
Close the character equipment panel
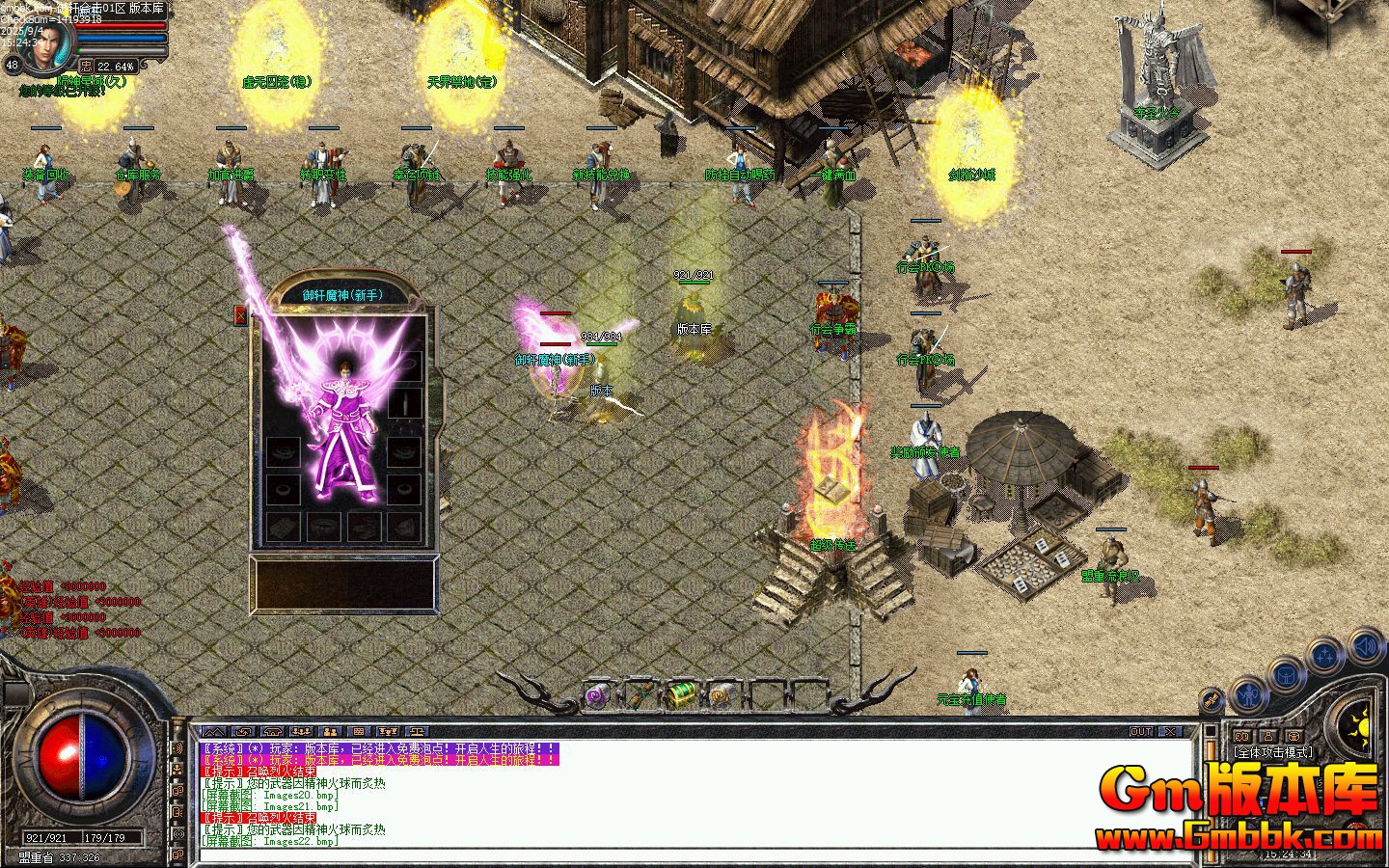tap(240, 315)
